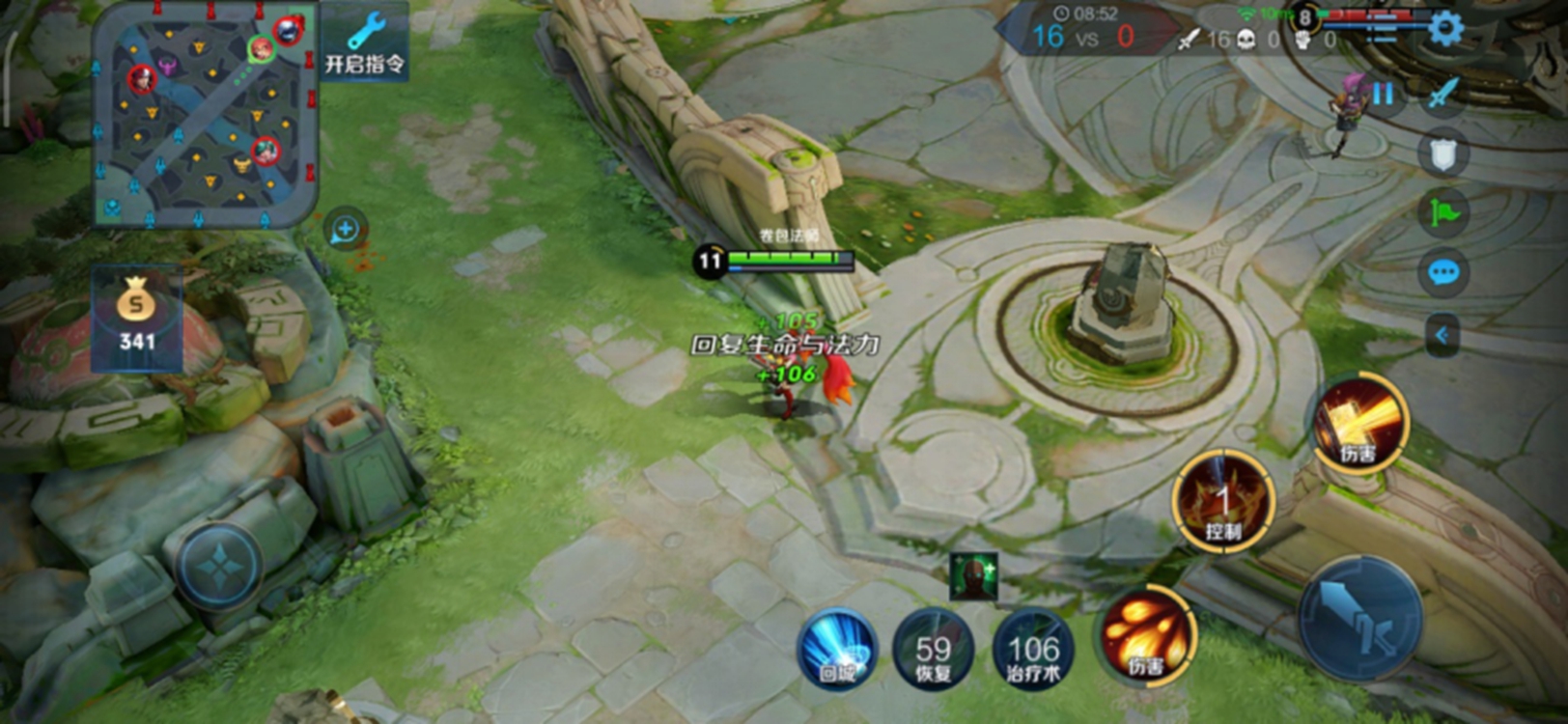The image size is (1568, 724).
Task: Tap the green flag rally signal icon
Action: tap(1442, 211)
